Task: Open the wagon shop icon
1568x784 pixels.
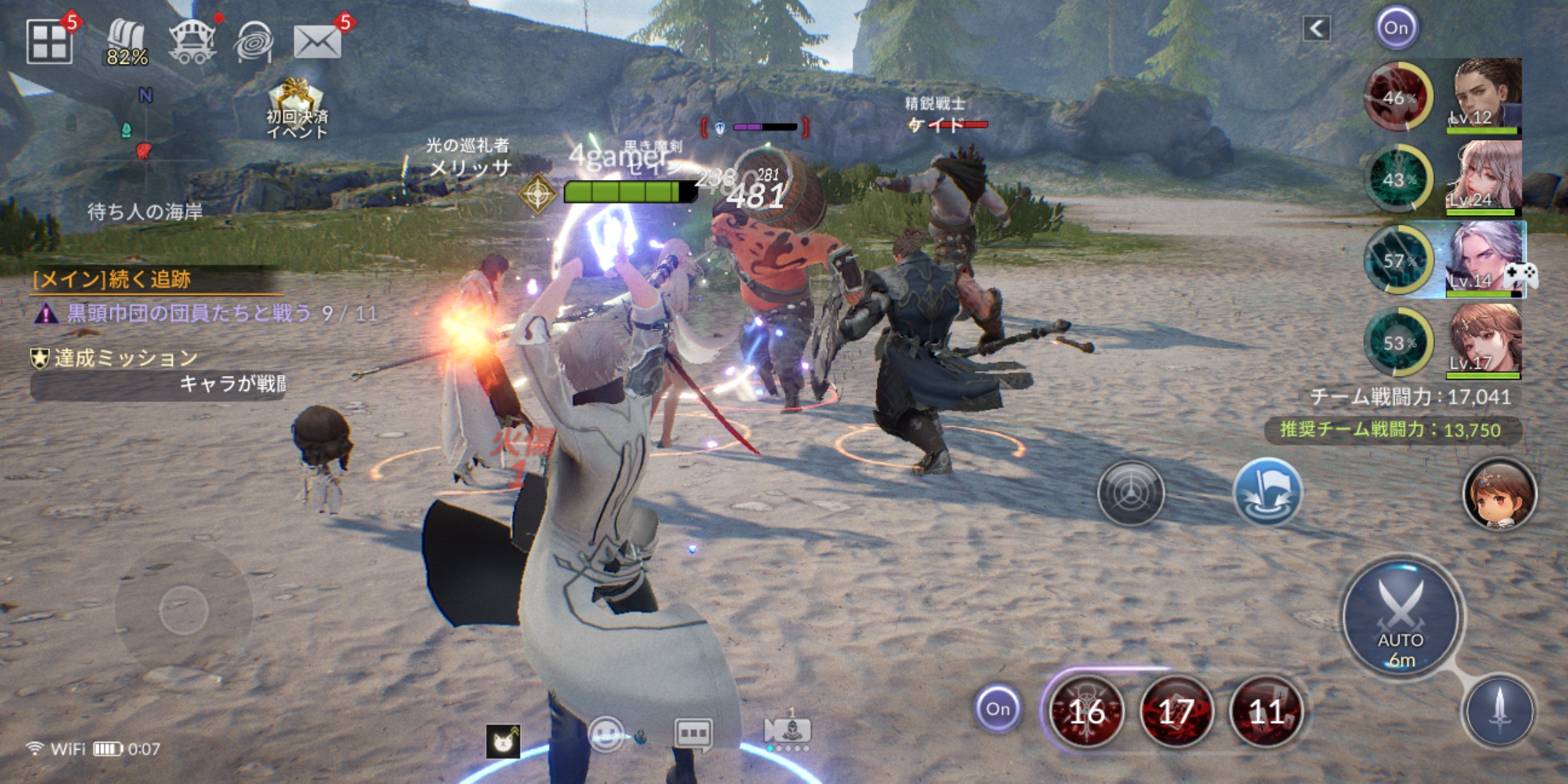Action: [192, 42]
